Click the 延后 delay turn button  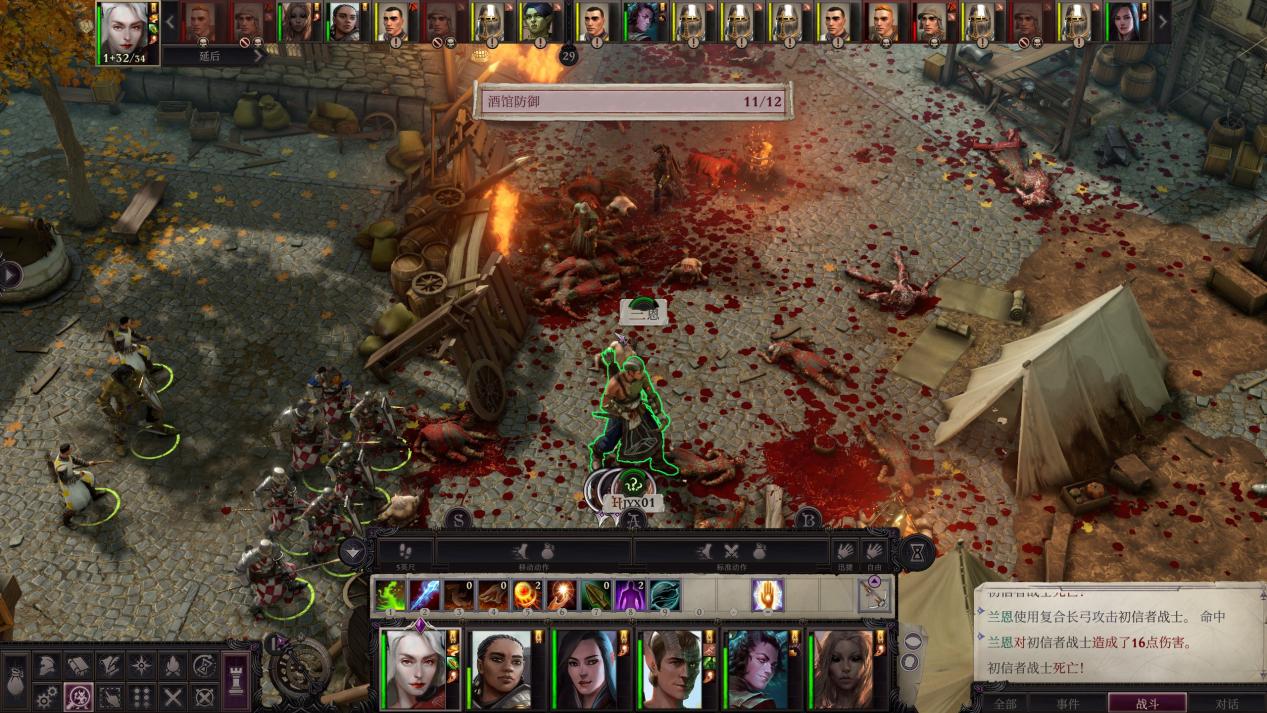[x=209, y=56]
